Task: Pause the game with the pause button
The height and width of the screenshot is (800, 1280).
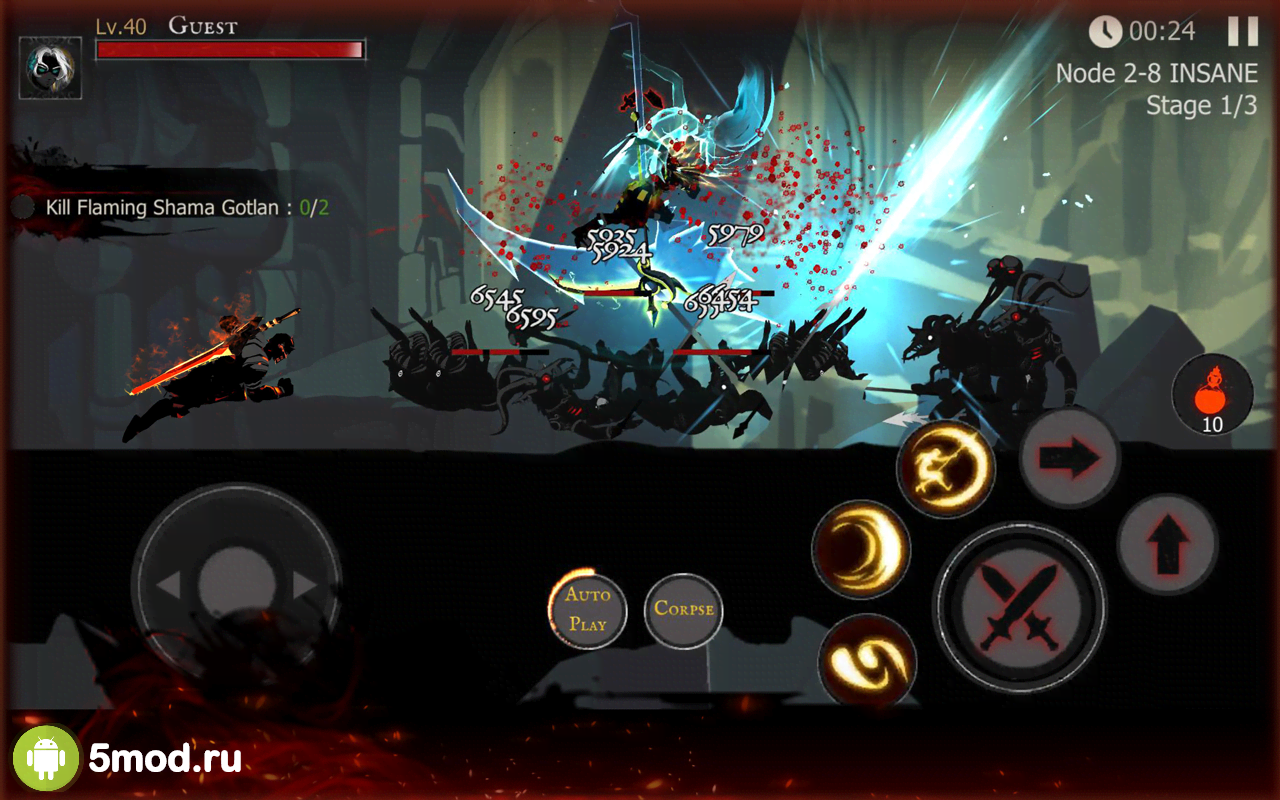Action: [1243, 31]
